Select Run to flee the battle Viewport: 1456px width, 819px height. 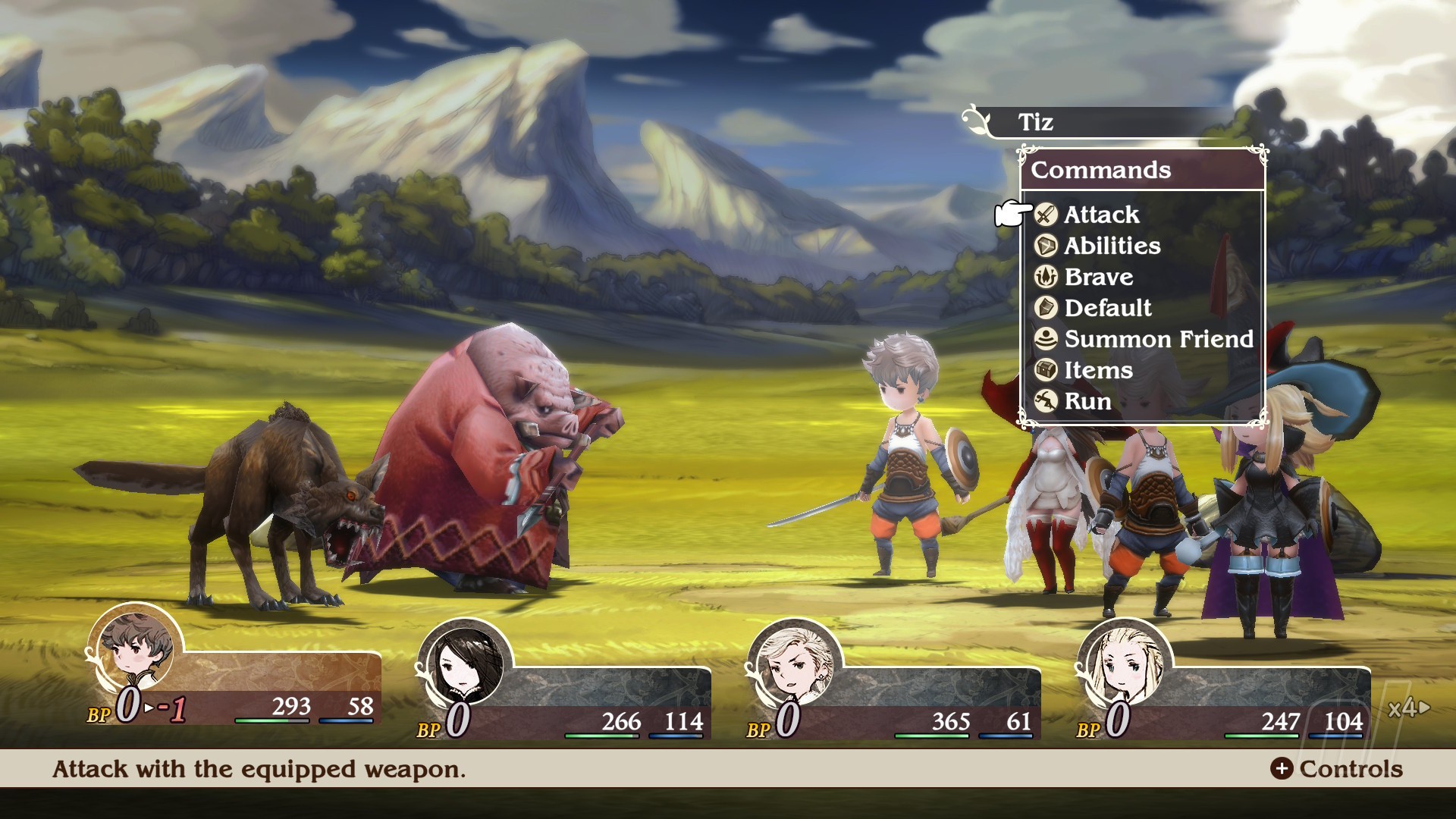click(x=1087, y=401)
